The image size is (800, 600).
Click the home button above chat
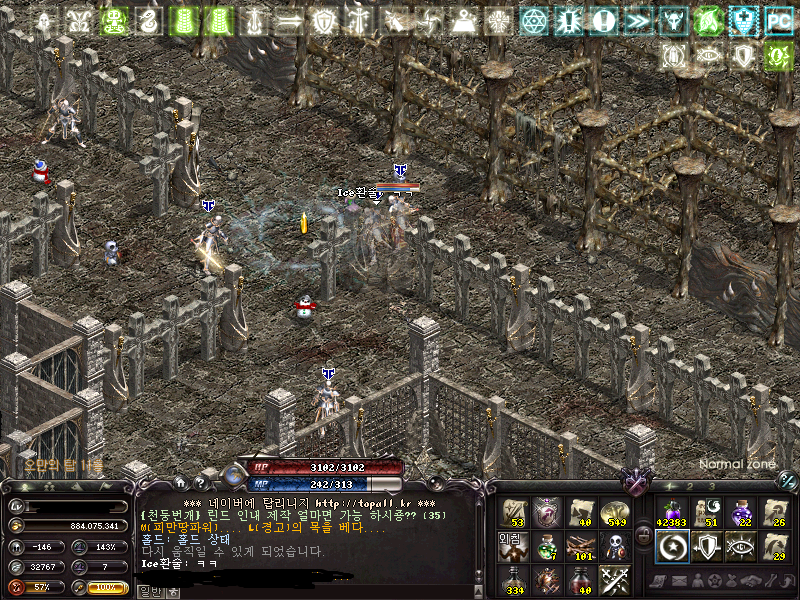pyautogui.click(x=183, y=484)
